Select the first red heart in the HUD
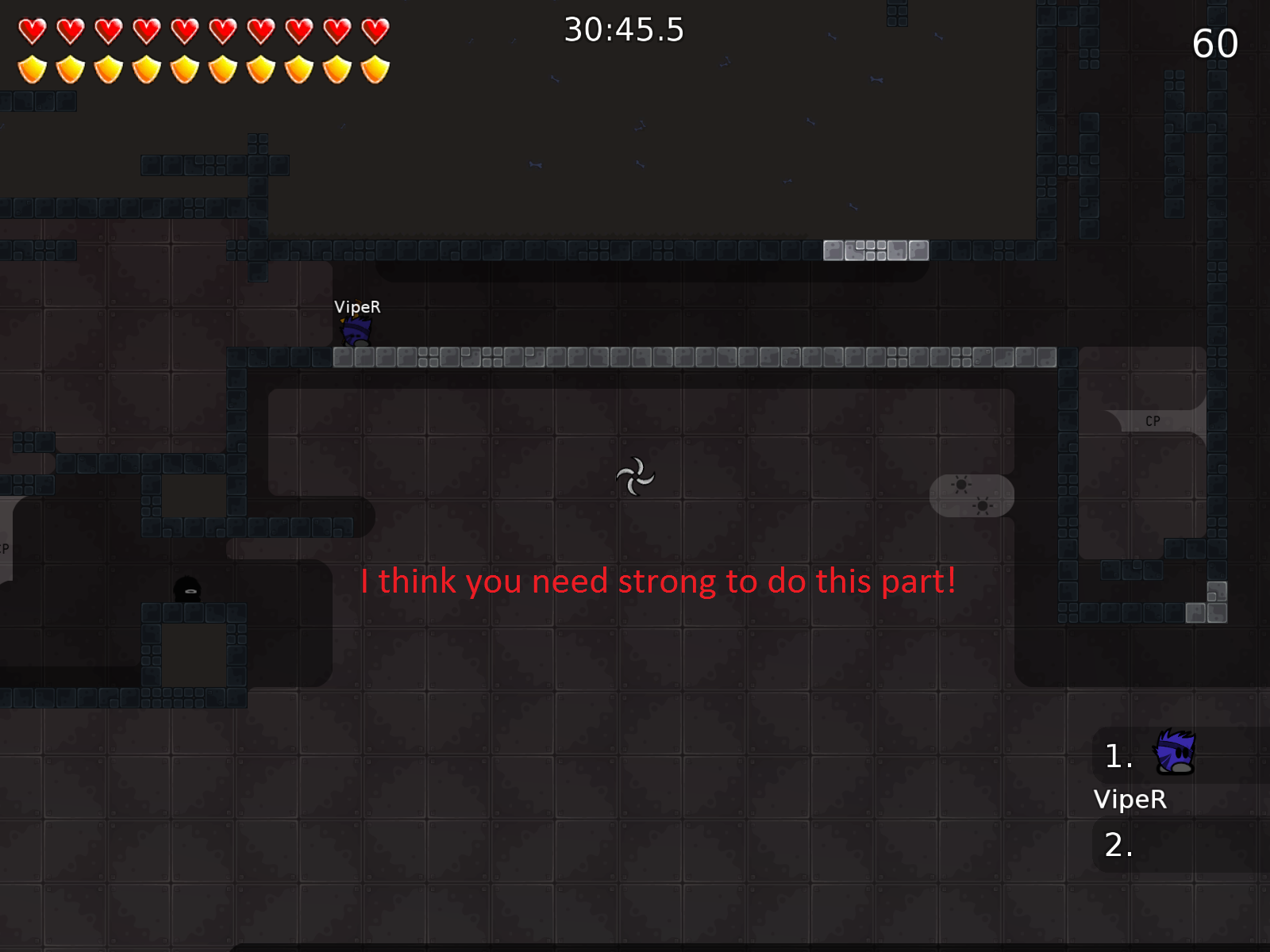 point(32,32)
